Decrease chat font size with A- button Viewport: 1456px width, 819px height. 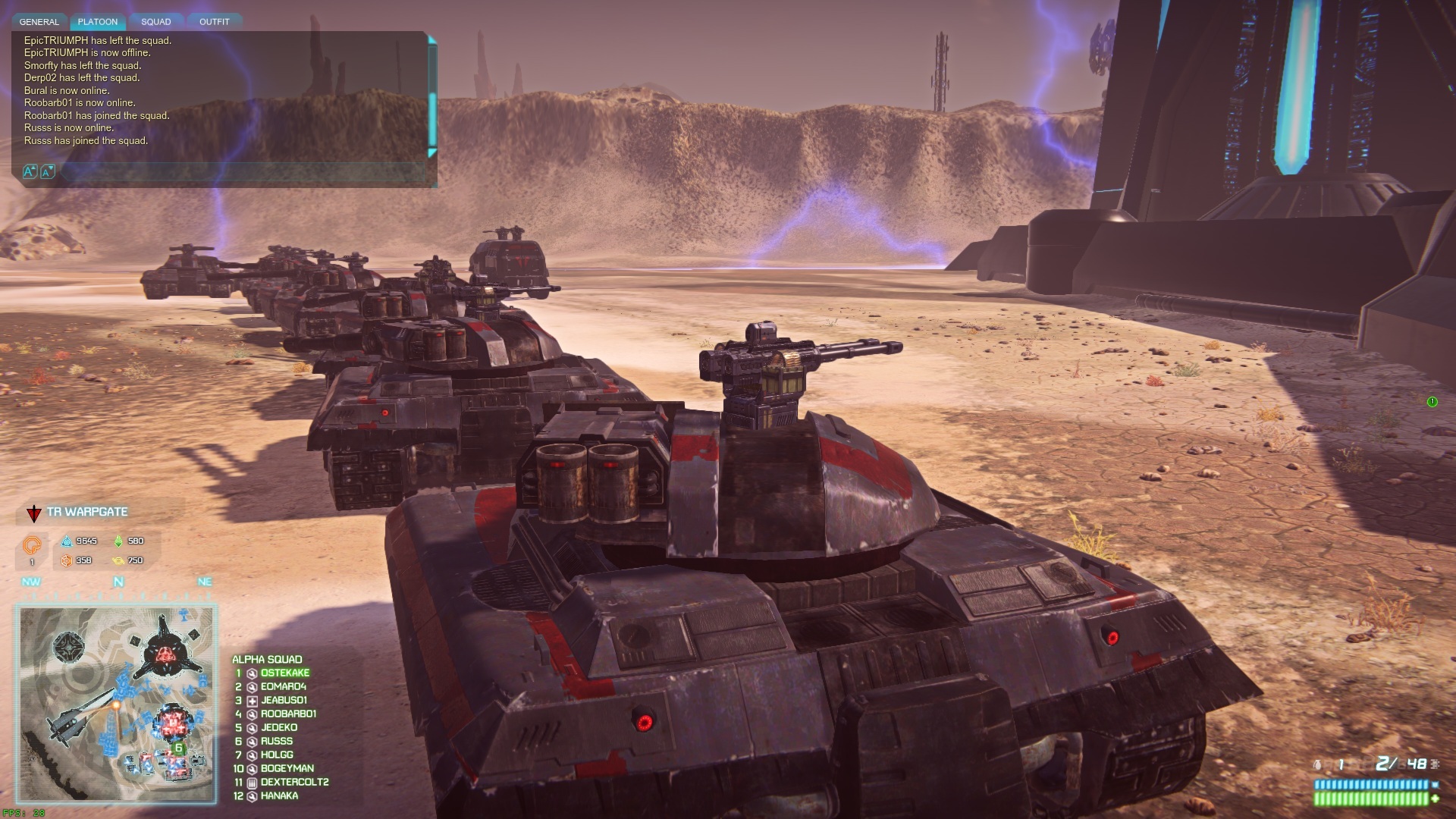tap(47, 172)
